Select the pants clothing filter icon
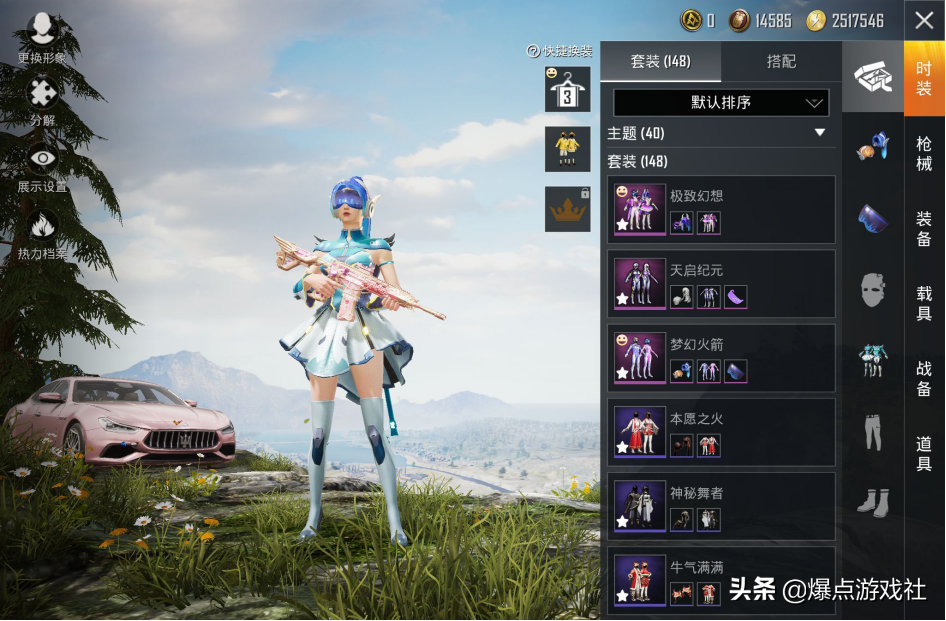Screen dimensions: 946x621 873,431
